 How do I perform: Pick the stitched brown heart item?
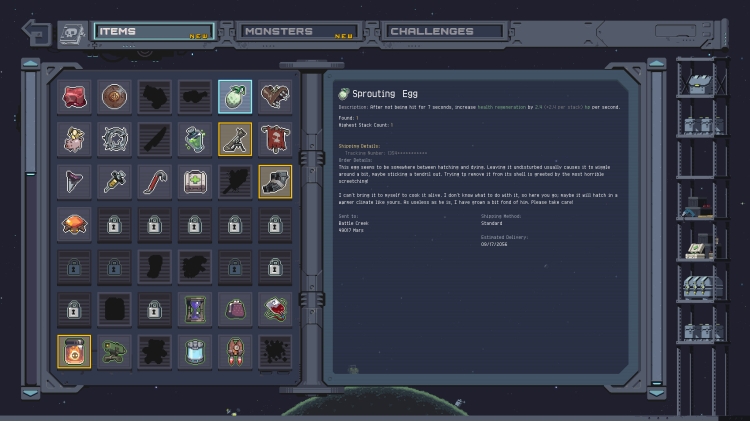coord(275,97)
